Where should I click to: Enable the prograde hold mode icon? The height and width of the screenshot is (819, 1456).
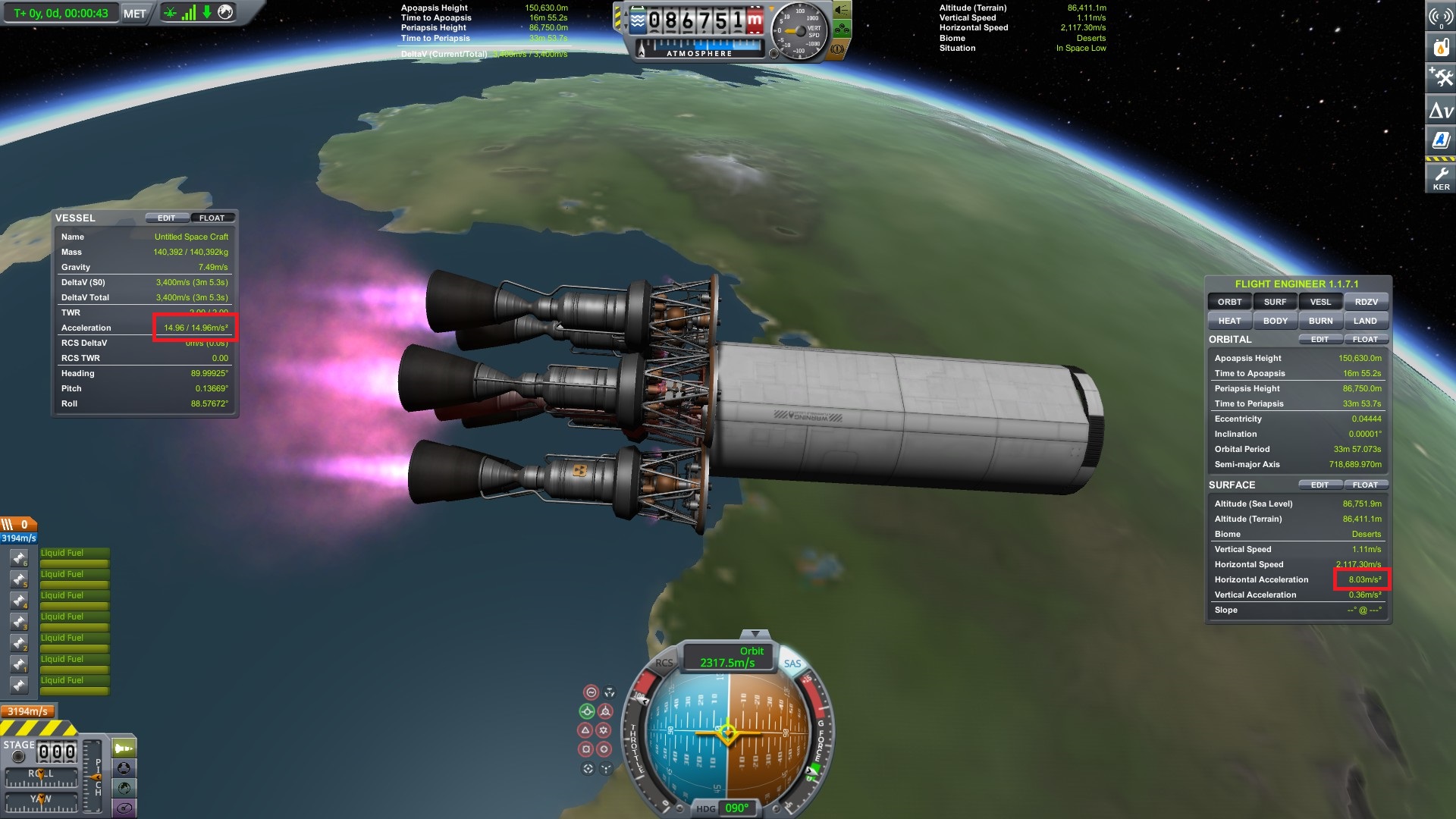coord(587,711)
